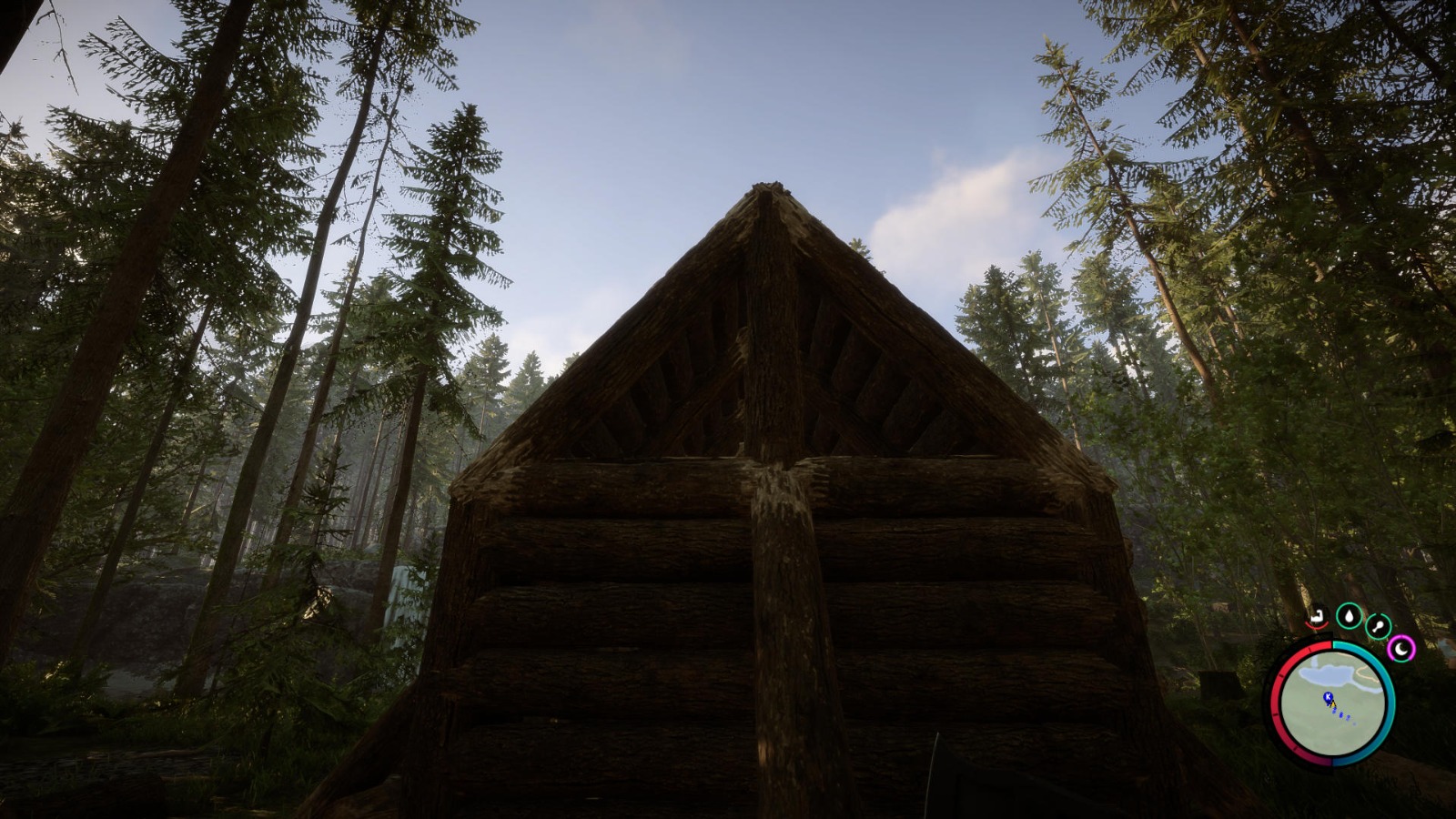Click the drumstick hunger icon
This screenshot has width=1456, height=819.
[1380, 624]
